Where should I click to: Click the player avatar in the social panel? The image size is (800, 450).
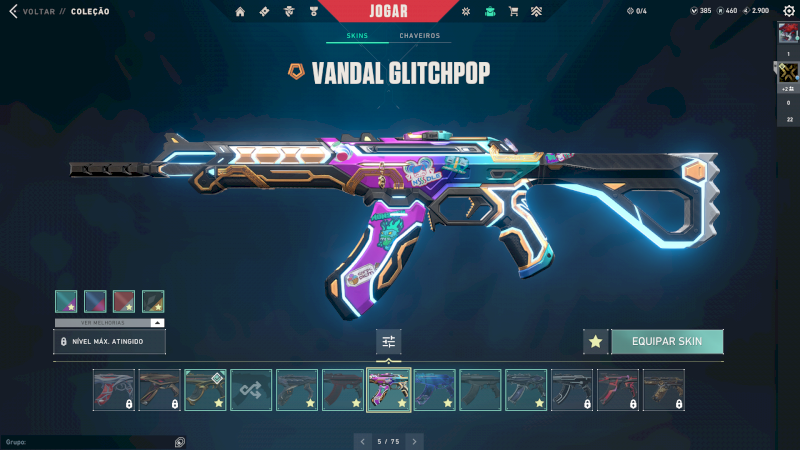tap(788, 34)
